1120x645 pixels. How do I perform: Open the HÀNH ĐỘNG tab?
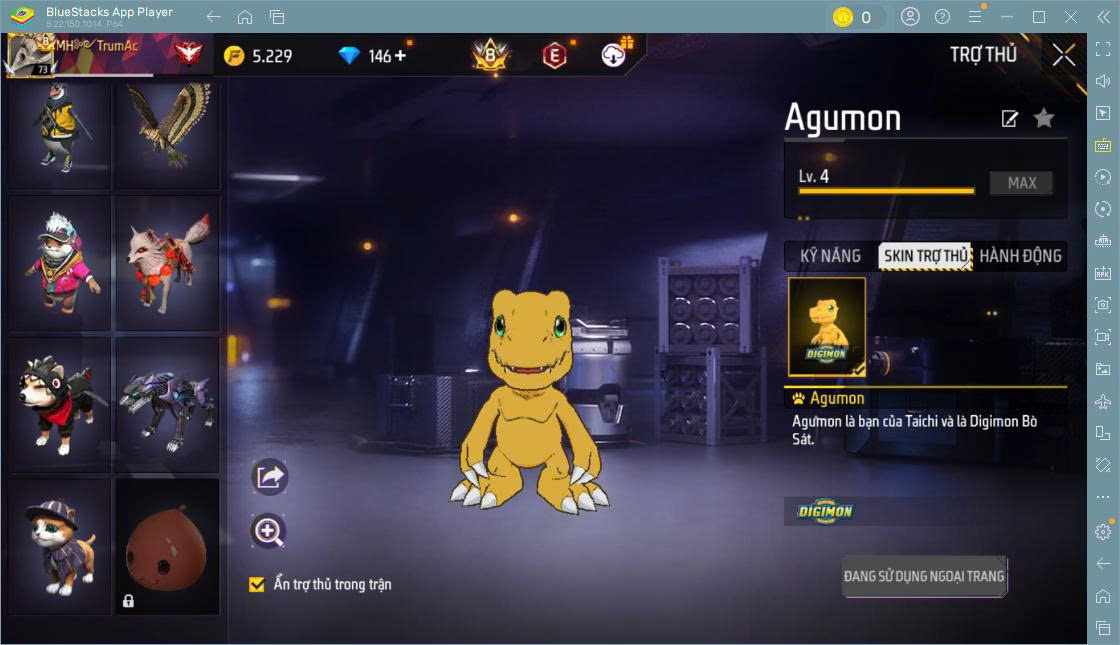[1020, 256]
